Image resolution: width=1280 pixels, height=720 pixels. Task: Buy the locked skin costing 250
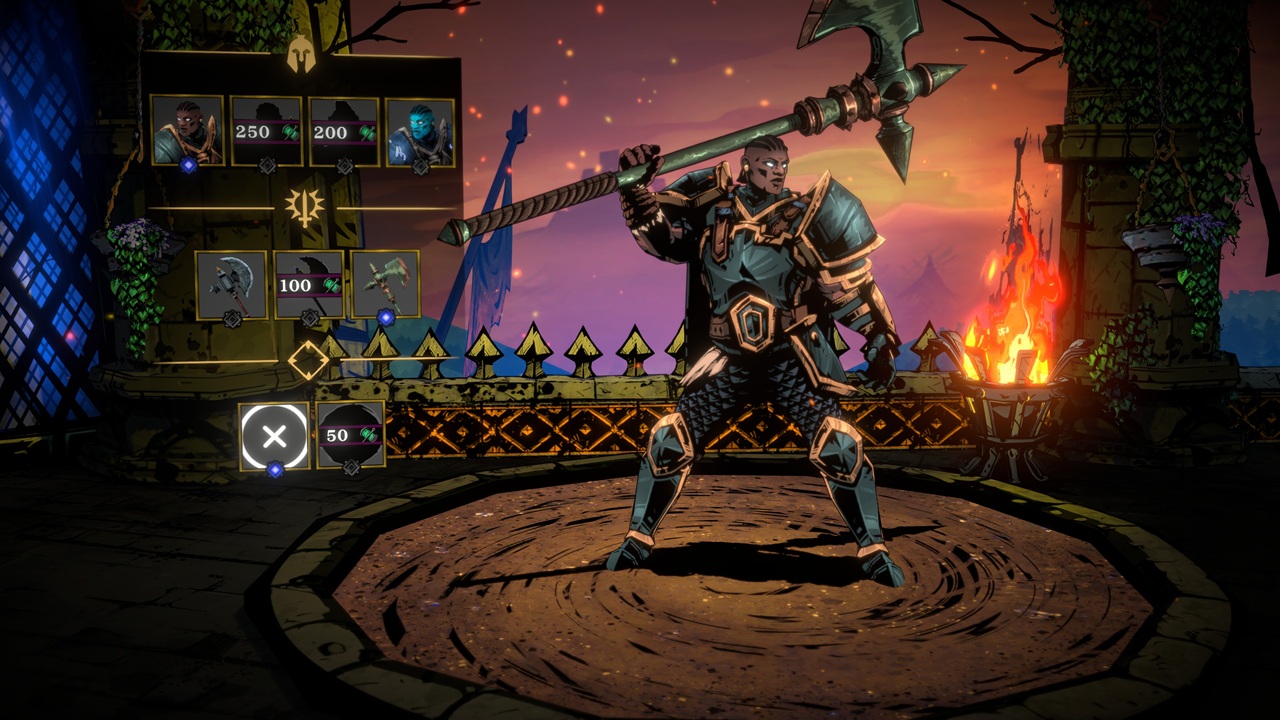[x=266, y=131]
